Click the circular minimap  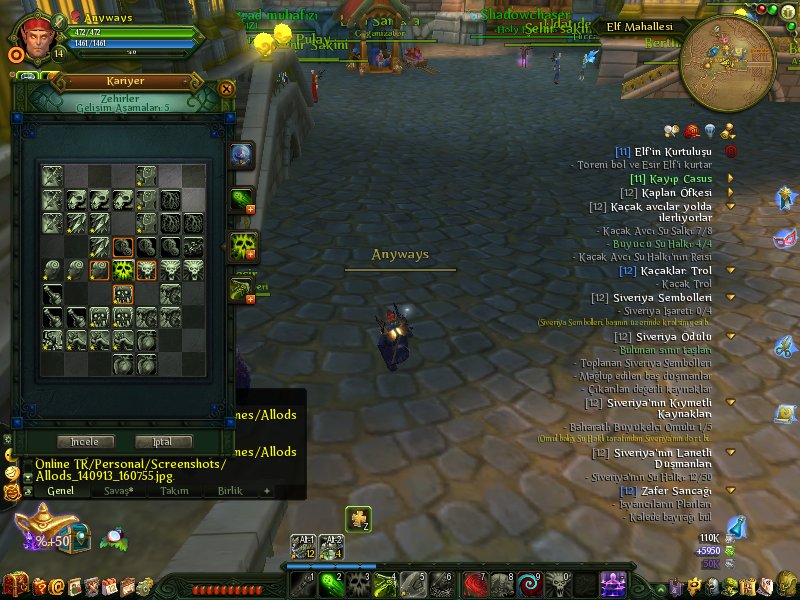[727, 62]
